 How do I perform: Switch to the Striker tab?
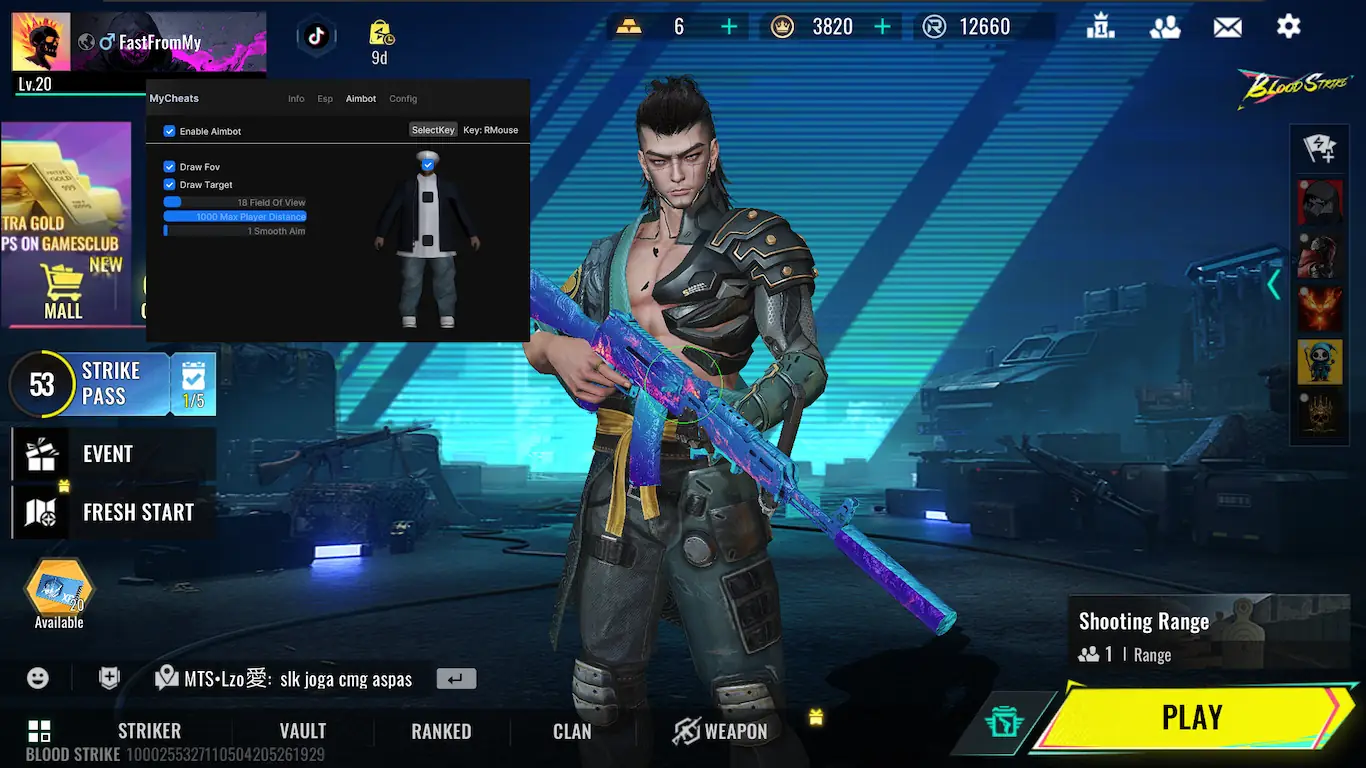point(149,731)
